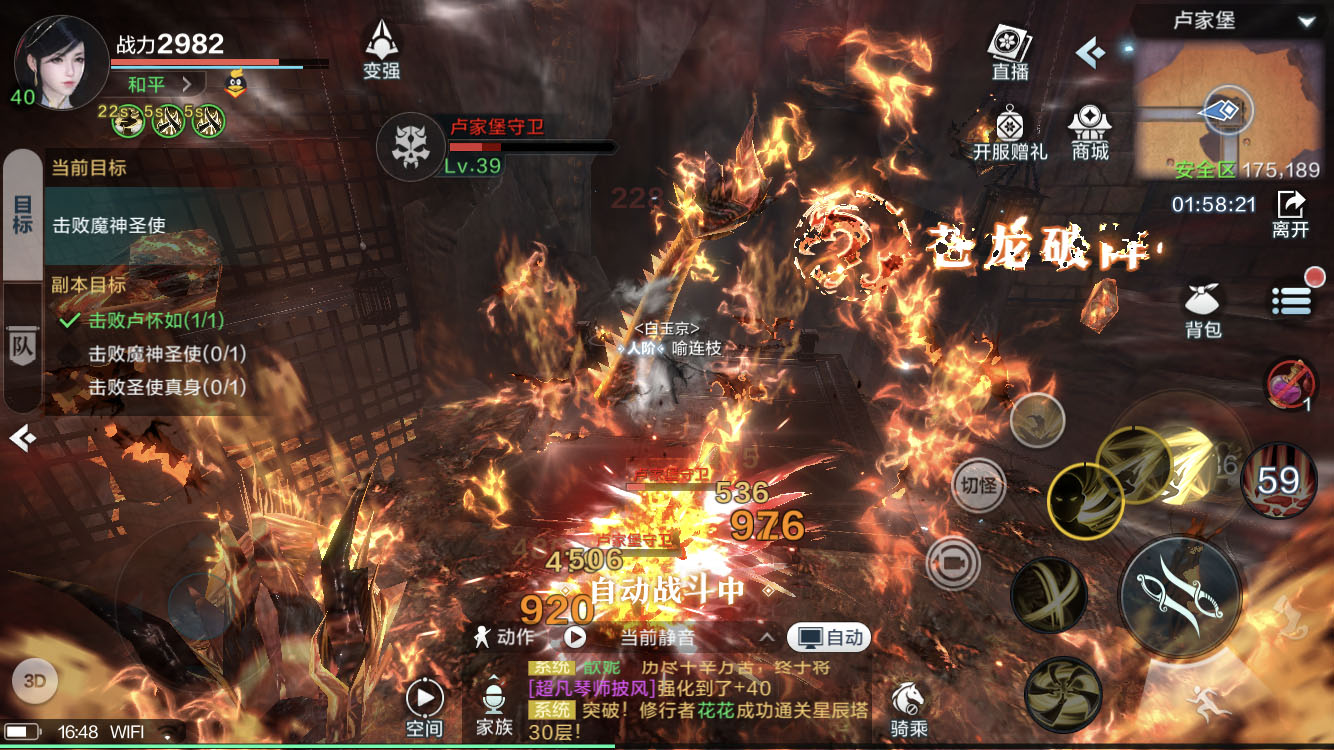Open the 开服赠礼 server gift menu
This screenshot has height=750, width=1334.
pyautogui.click(x=1010, y=134)
